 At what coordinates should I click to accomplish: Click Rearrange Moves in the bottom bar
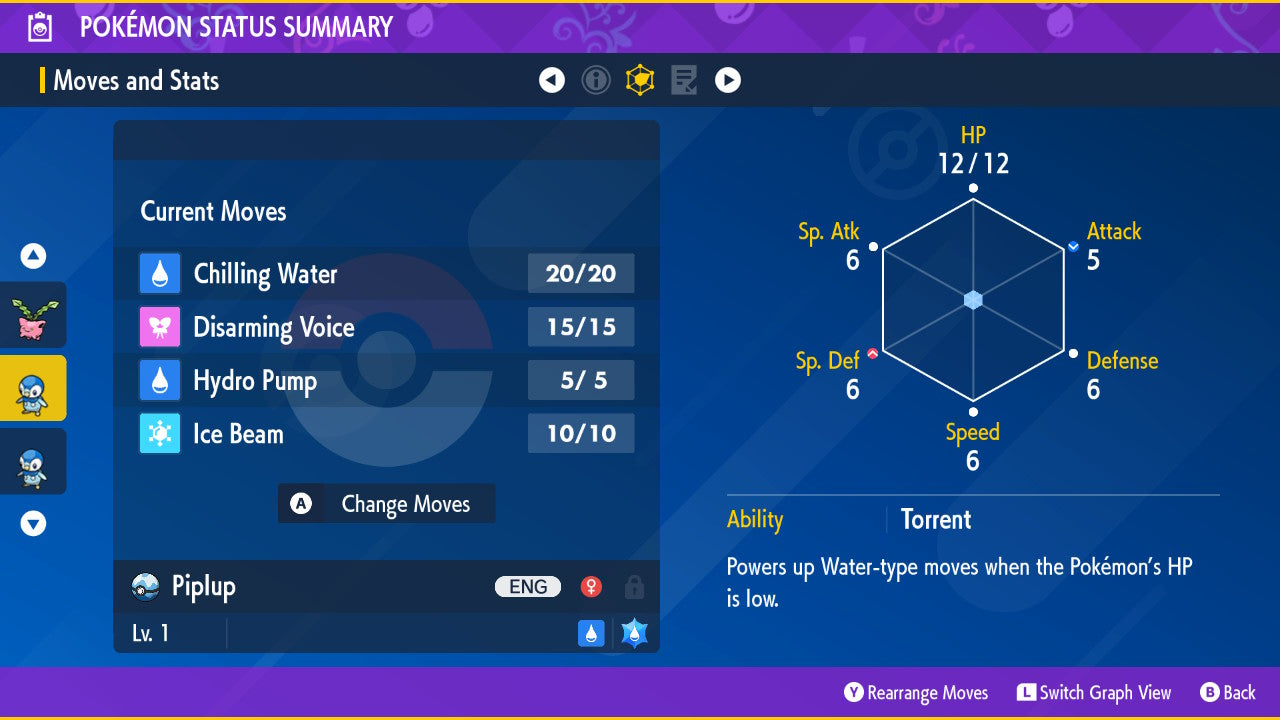916,693
